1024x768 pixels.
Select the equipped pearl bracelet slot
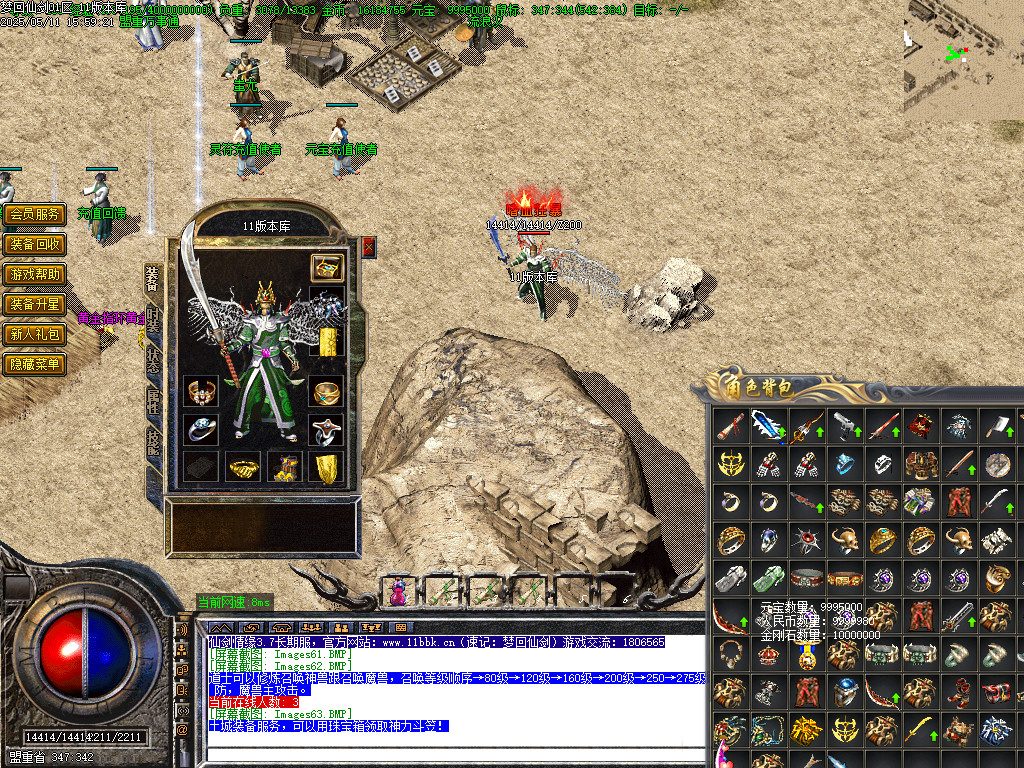(200, 391)
